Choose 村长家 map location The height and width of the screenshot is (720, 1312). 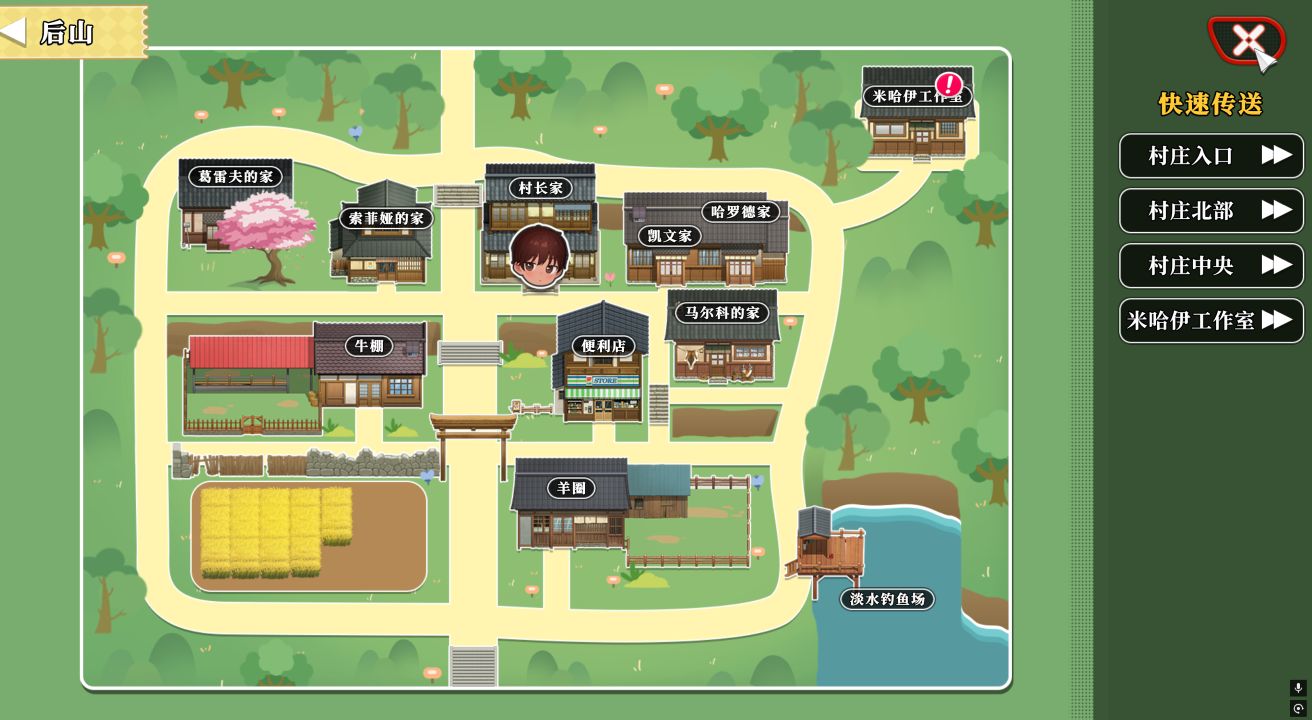click(x=541, y=188)
